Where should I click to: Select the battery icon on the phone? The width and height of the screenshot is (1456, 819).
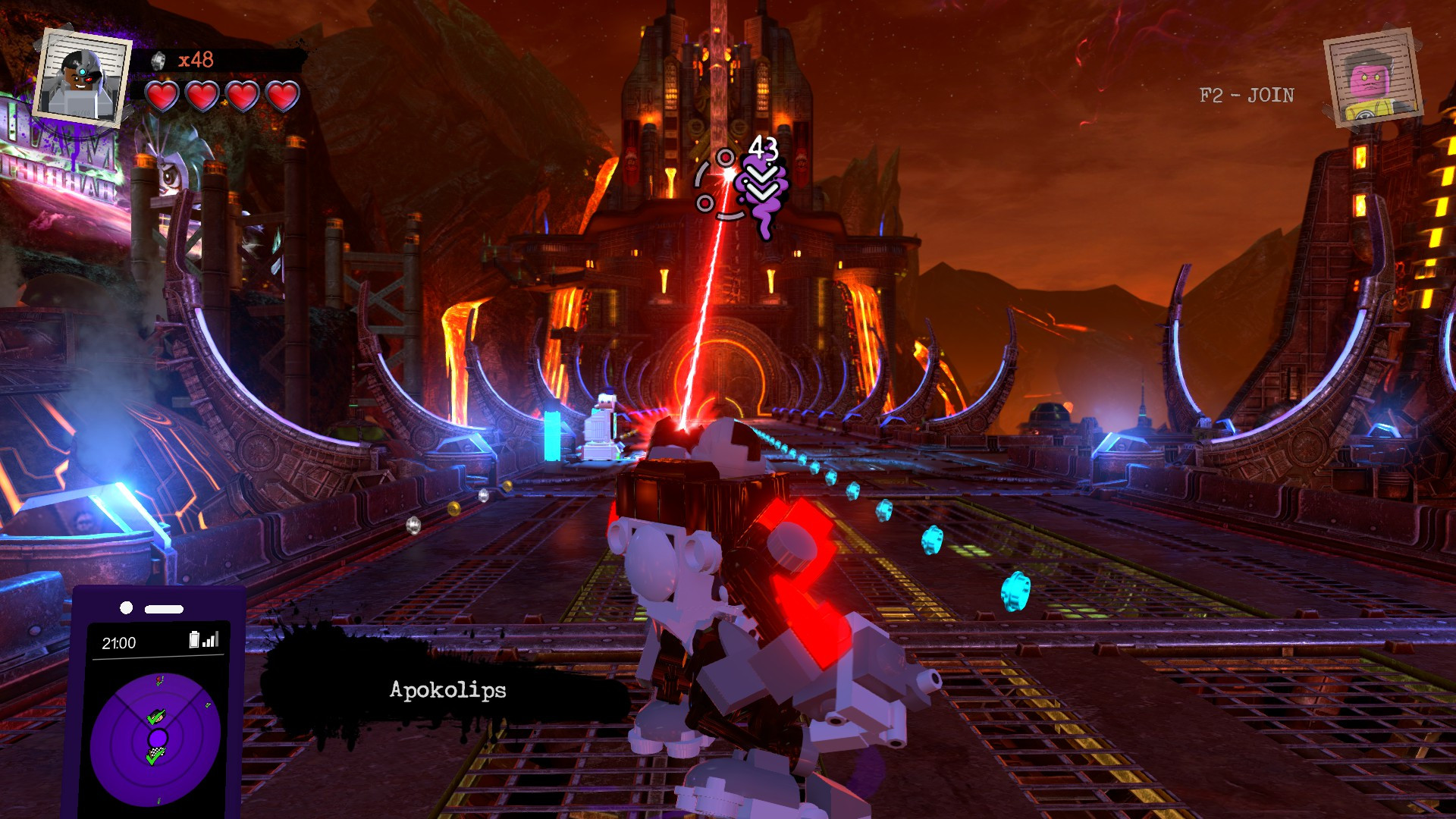194,639
